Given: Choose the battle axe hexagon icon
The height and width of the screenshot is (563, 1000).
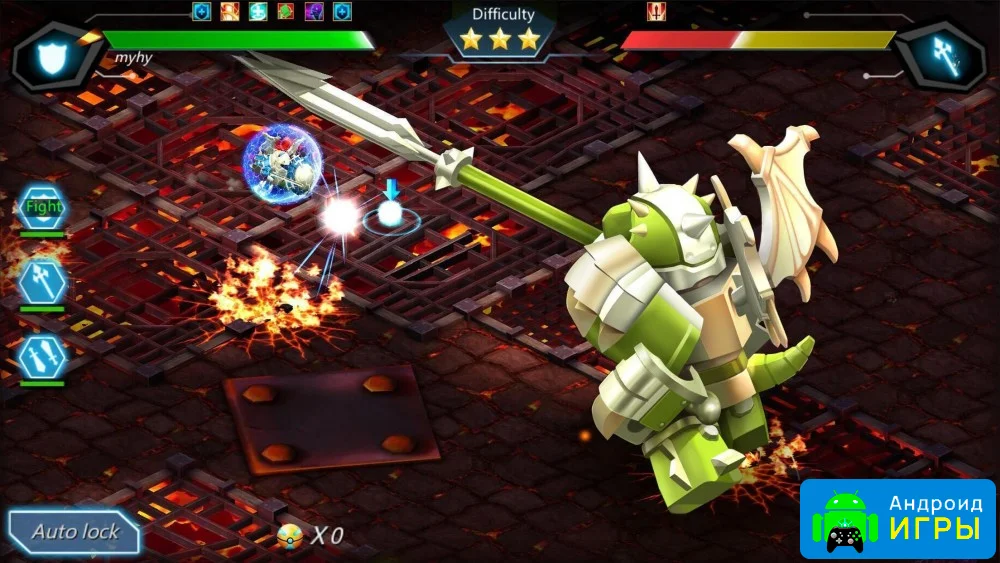Looking at the screenshot, I should [x=43, y=281].
